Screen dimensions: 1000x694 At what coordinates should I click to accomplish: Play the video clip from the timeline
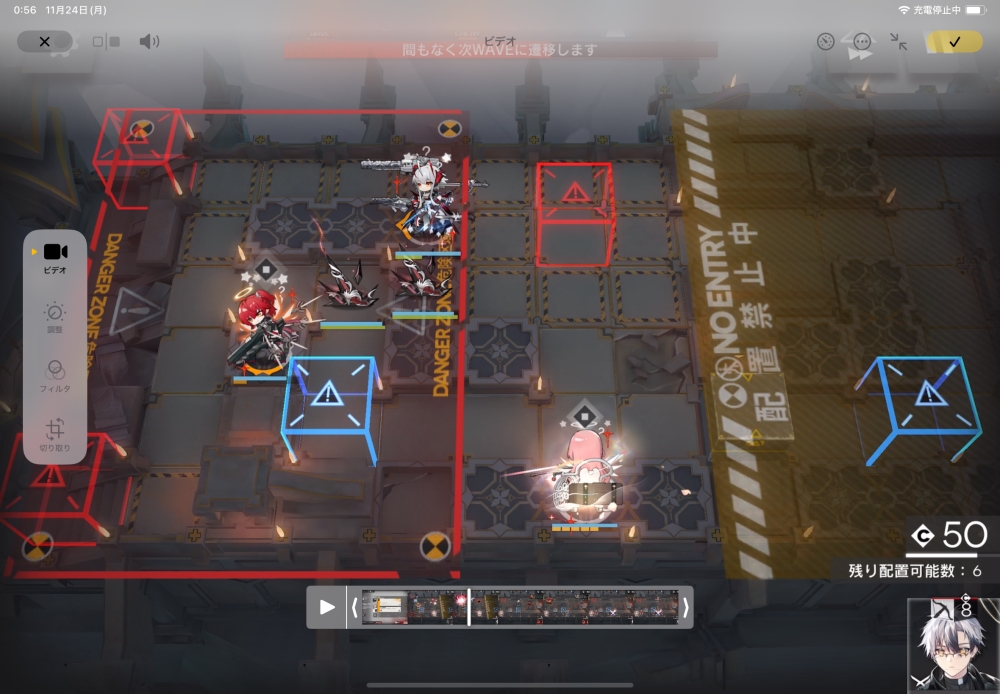click(x=327, y=607)
